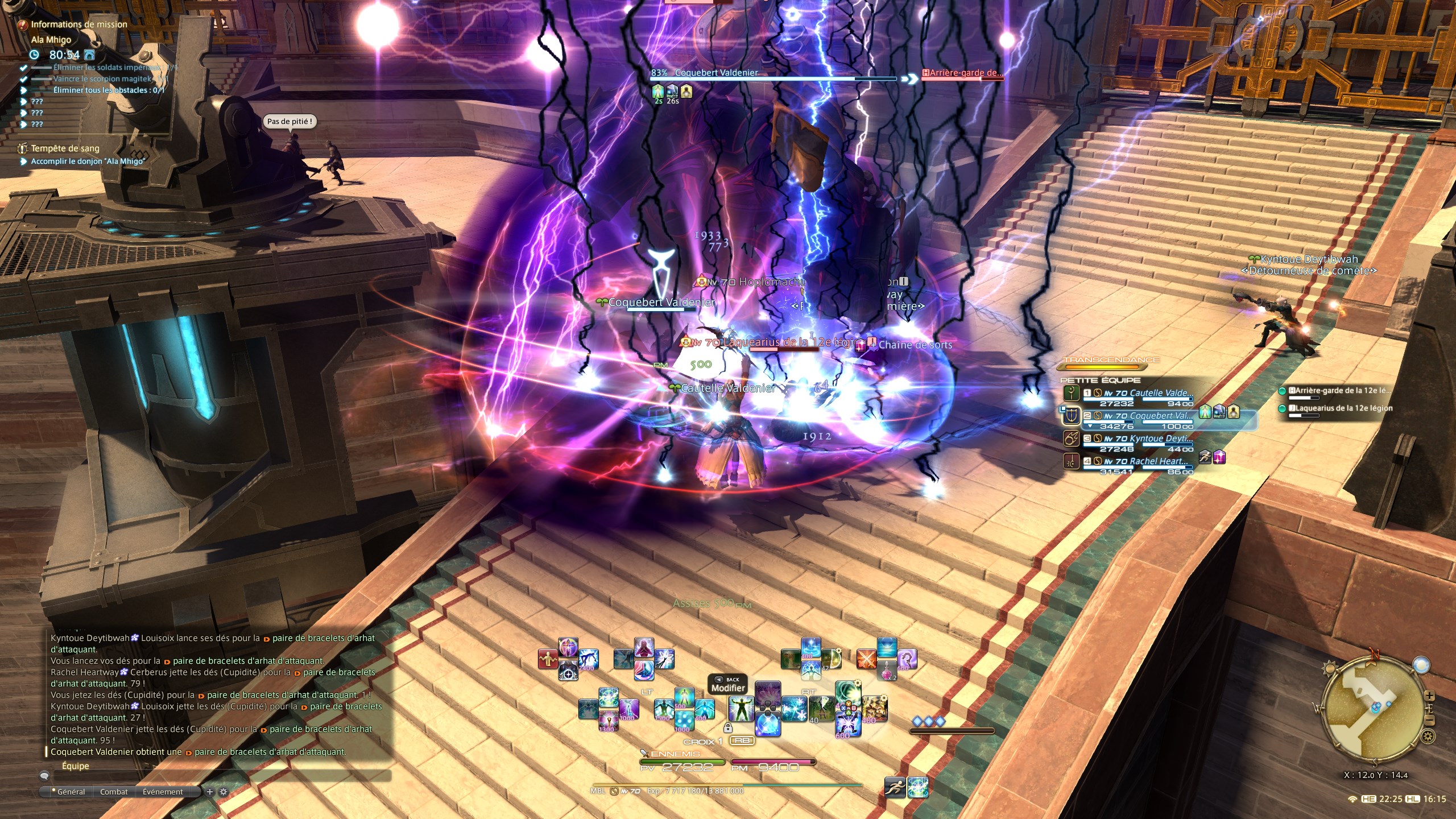Activate the red crossed swords ability
1456x819 pixels.
click(x=866, y=659)
